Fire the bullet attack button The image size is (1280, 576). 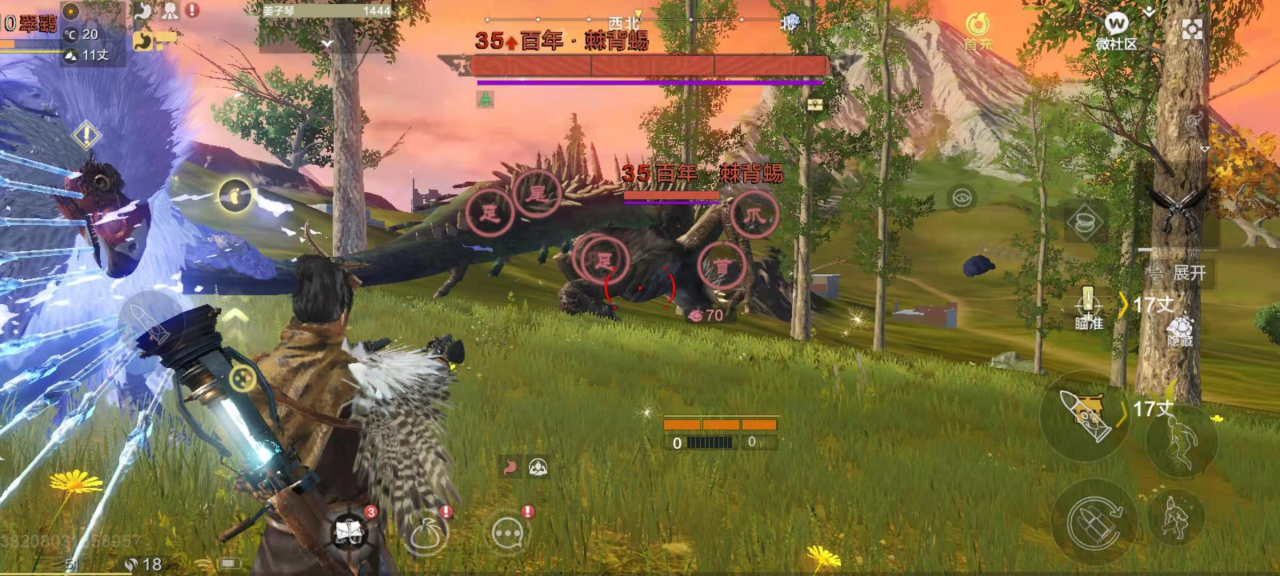point(1085,415)
